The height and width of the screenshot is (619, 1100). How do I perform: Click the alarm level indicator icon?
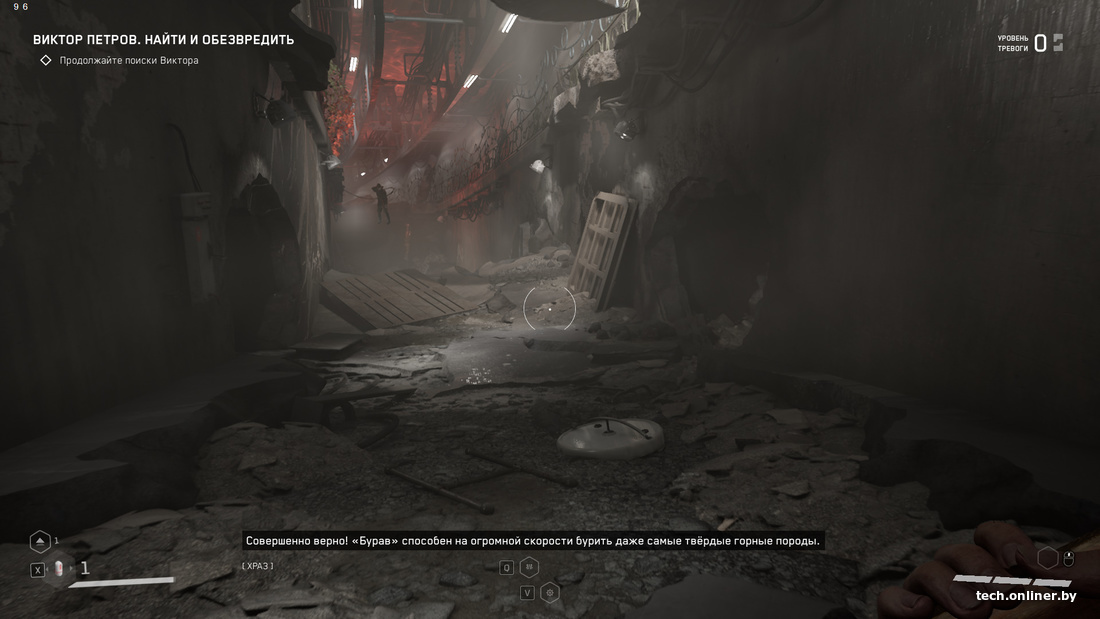[1058, 43]
